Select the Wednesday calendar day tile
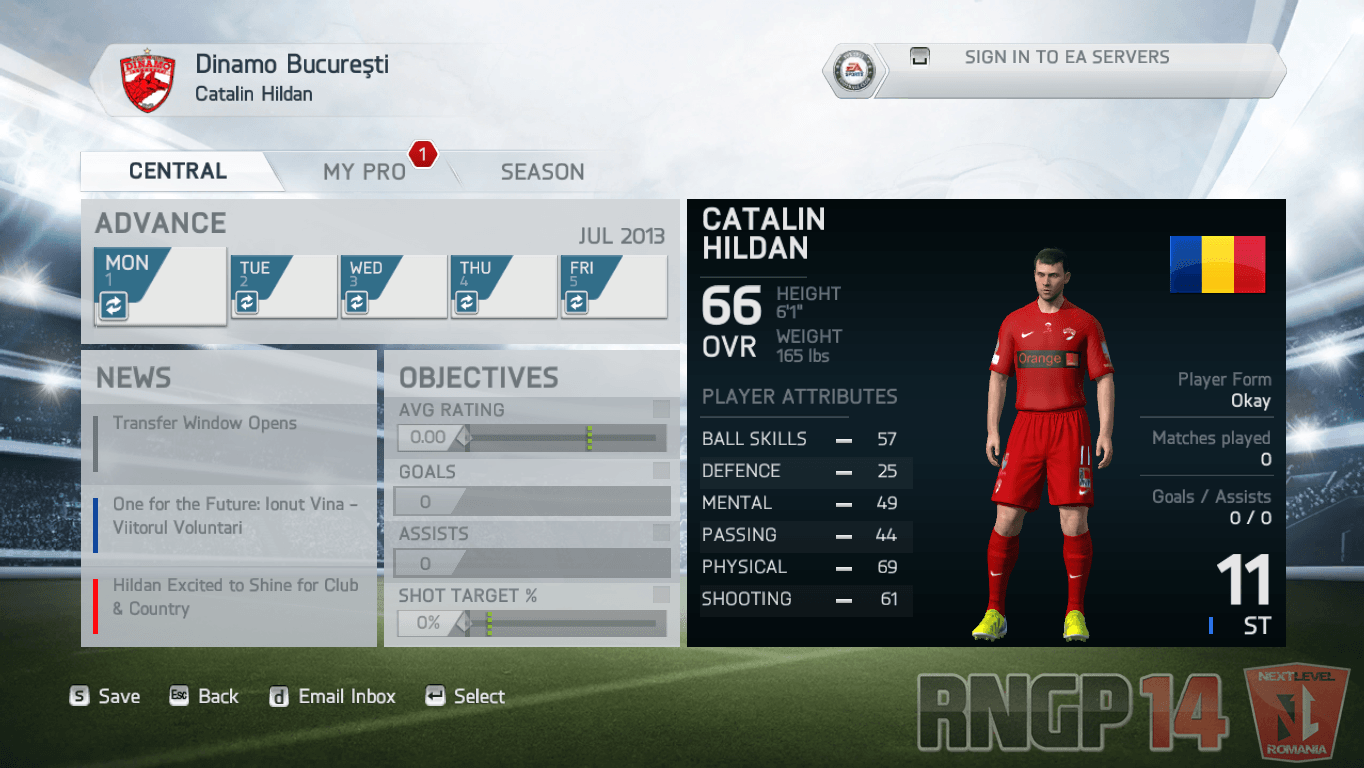The height and width of the screenshot is (768, 1364). [x=394, y=287]
